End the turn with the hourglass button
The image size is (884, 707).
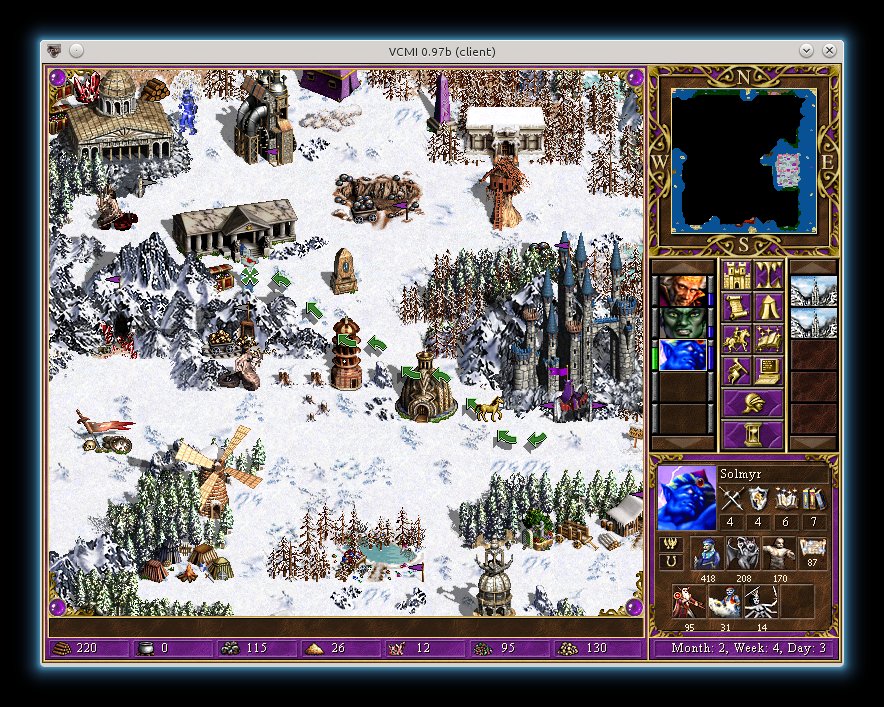752,435
